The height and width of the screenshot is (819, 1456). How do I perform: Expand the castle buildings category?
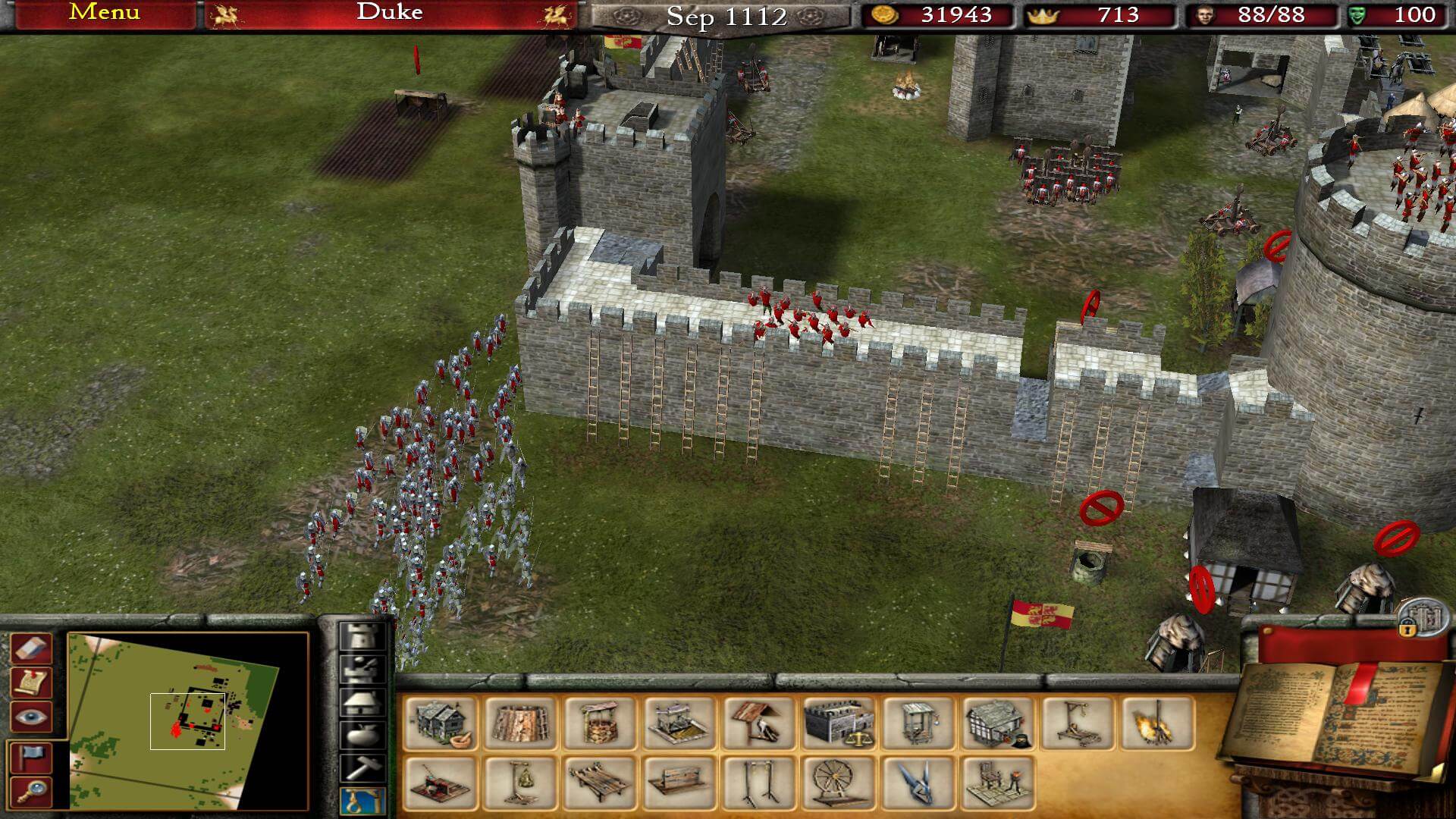(360, 637)
